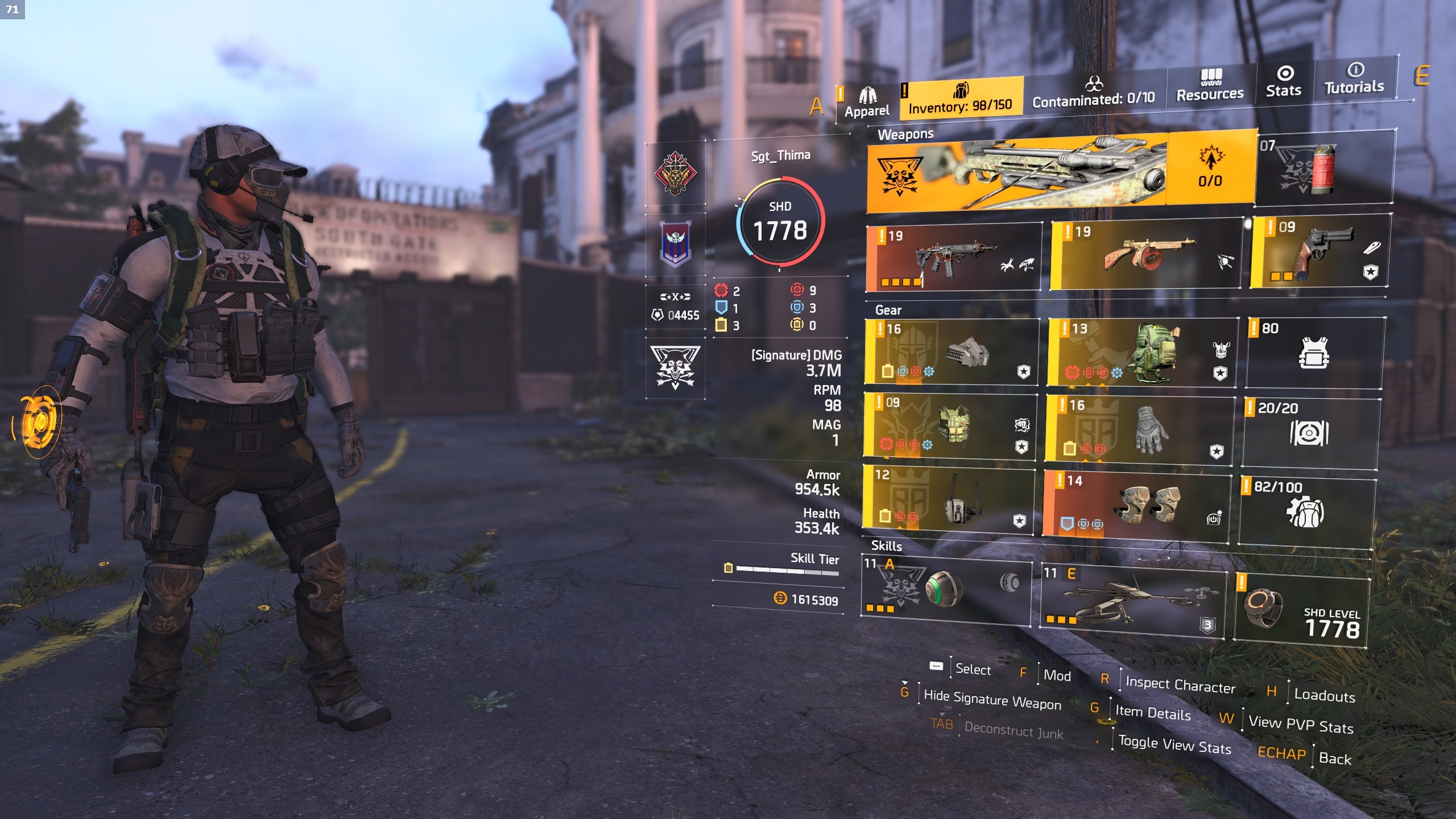Screen dimensions: 1456x819
Task: Open the armor kit slot showing 80
Action: tap(1315, 353)
